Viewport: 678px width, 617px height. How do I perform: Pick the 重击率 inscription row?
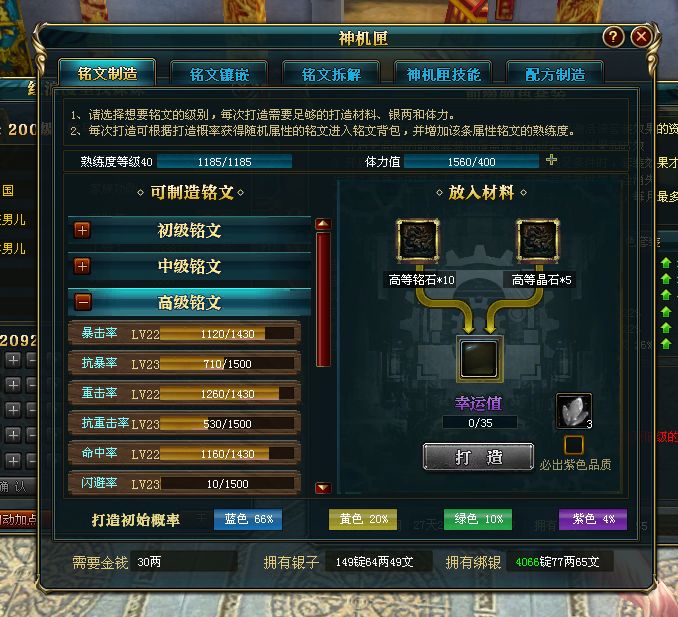[185, 394]
